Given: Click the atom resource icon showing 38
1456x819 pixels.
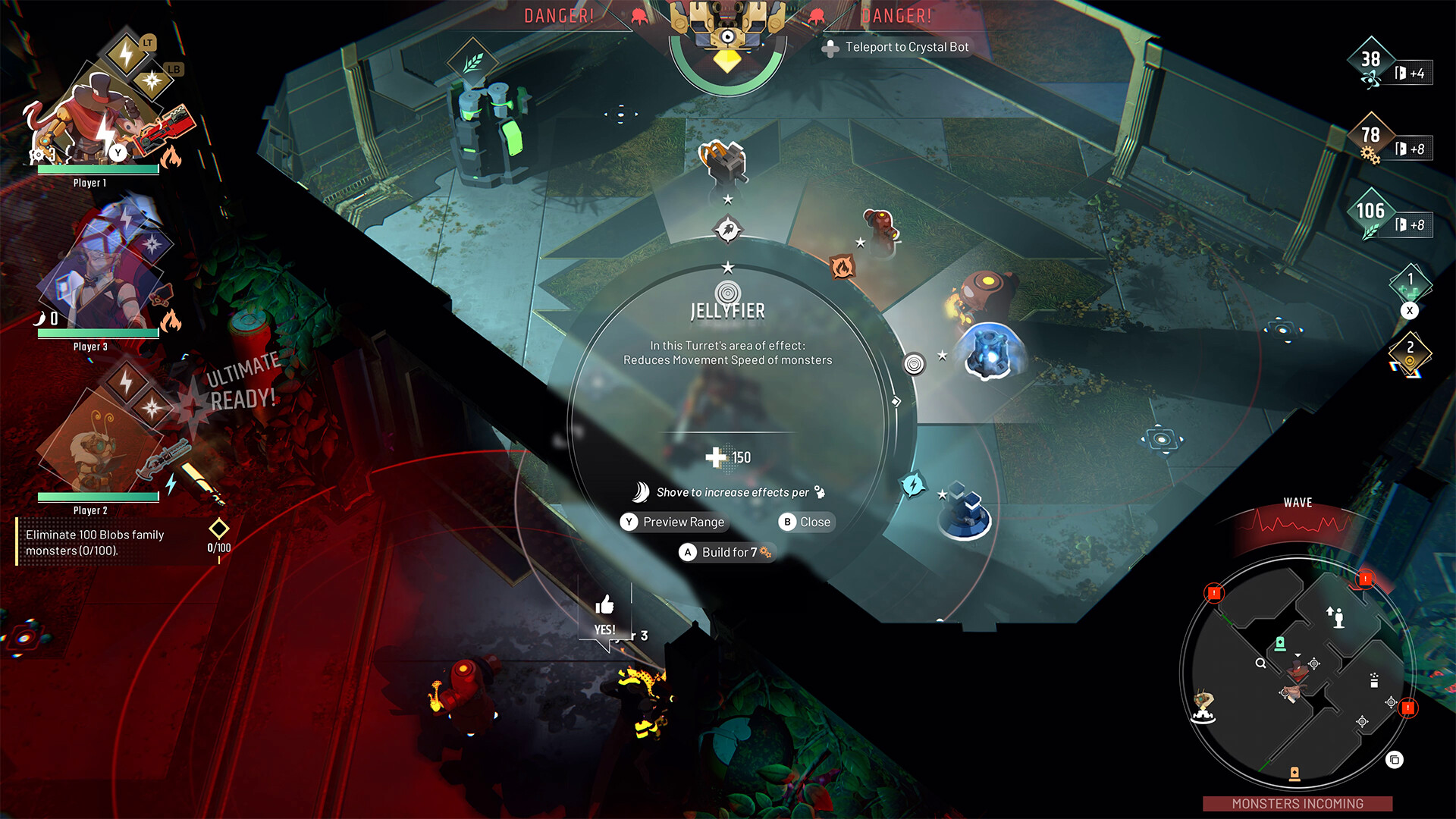Looking at the screenshot, I should [x=1371, y=59].
